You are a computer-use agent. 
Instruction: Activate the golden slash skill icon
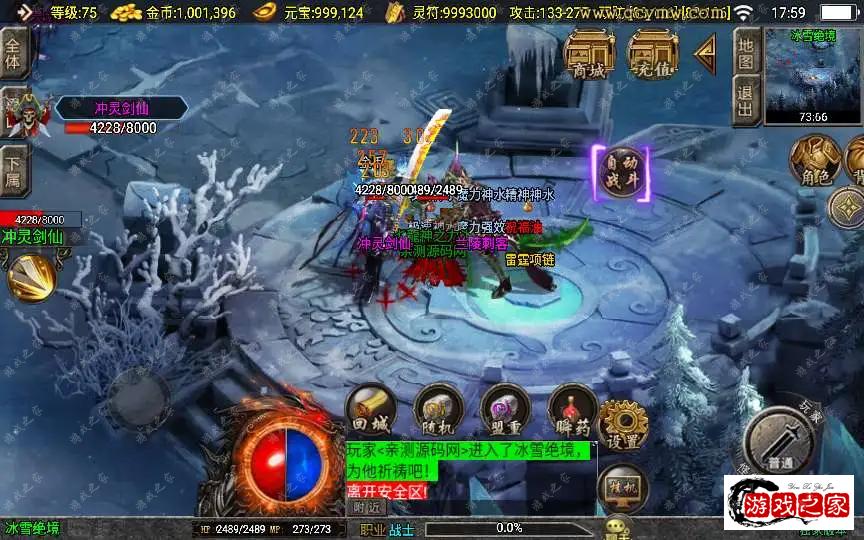click(x=31, y=276)
